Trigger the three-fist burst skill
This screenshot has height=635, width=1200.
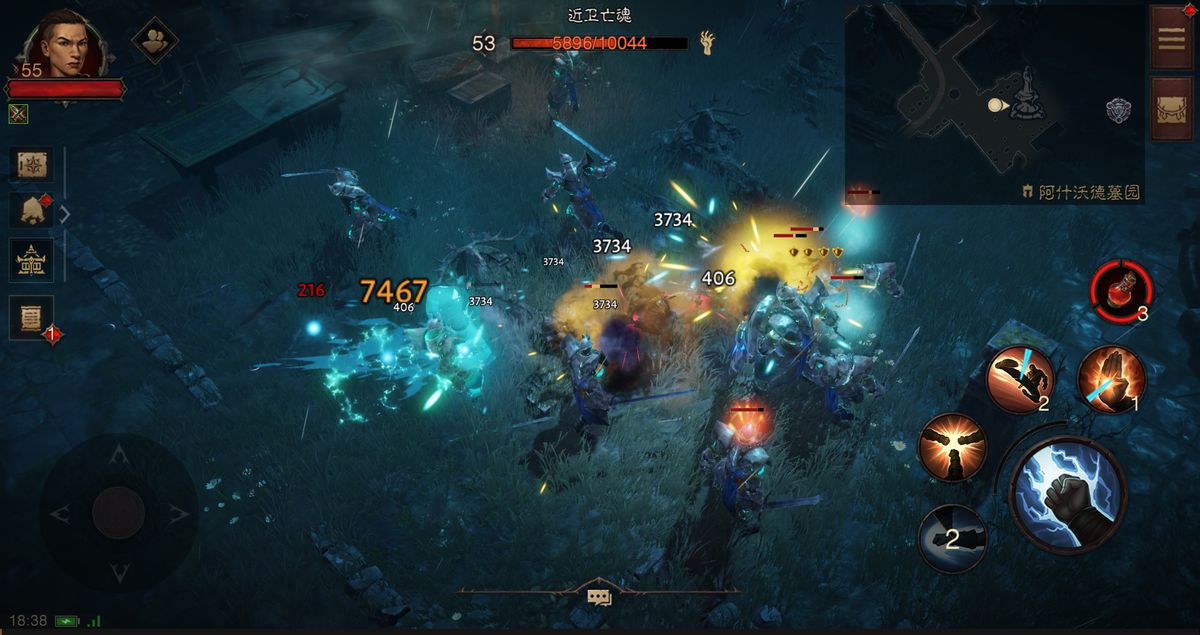tap(952, 447)
